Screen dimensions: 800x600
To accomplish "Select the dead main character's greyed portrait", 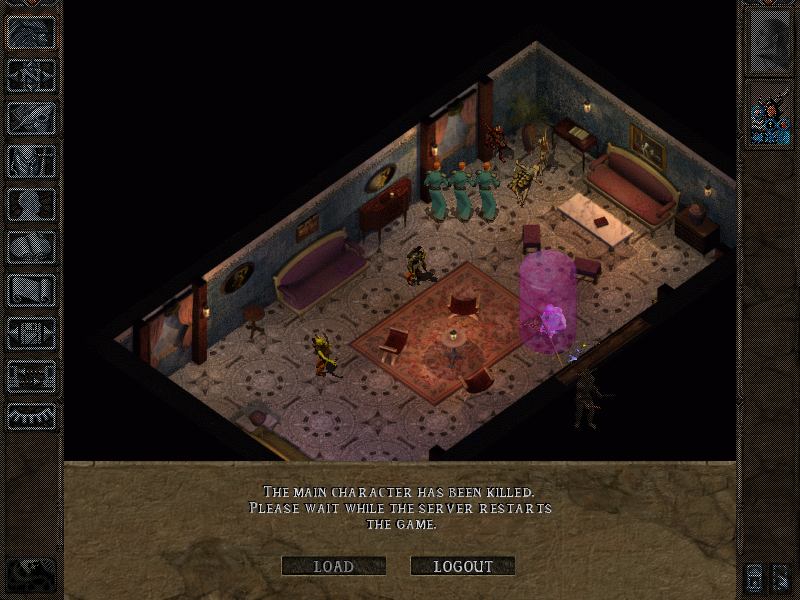I will pos(769,40).
